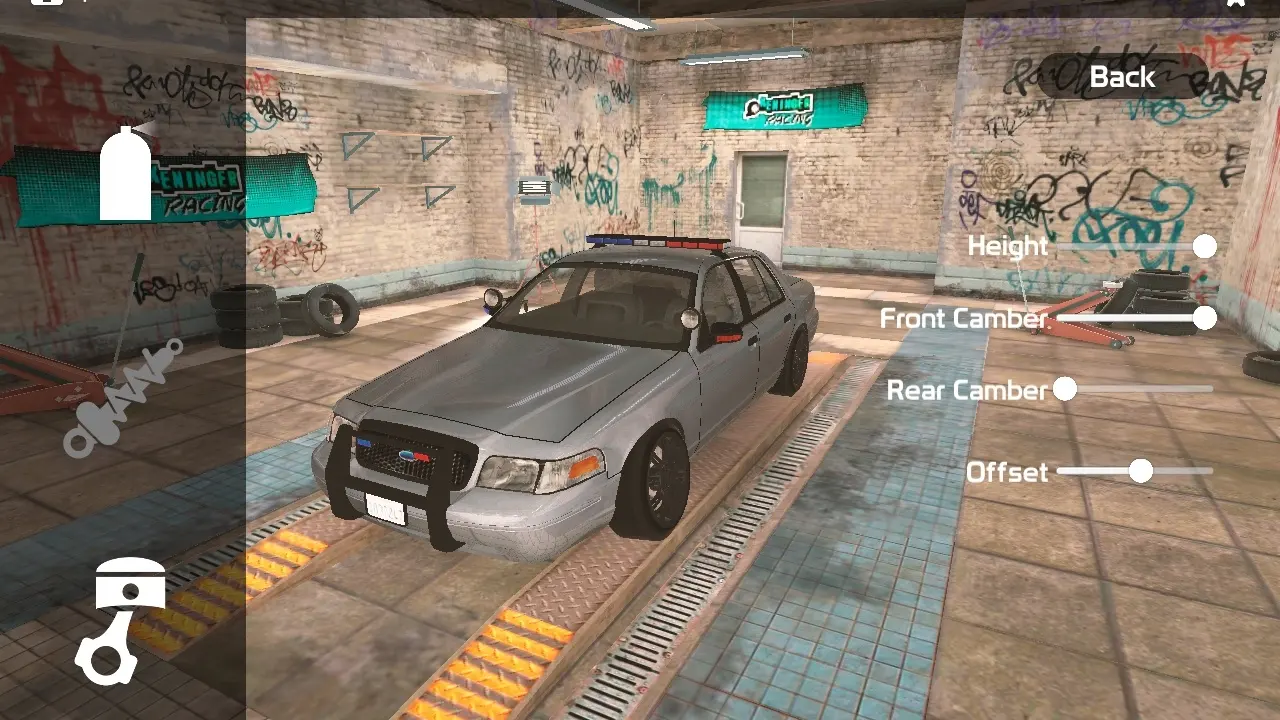The width and height of the screenshot is (1280, 720).
Task: Click the Height slider
Action: (1204, 246)
